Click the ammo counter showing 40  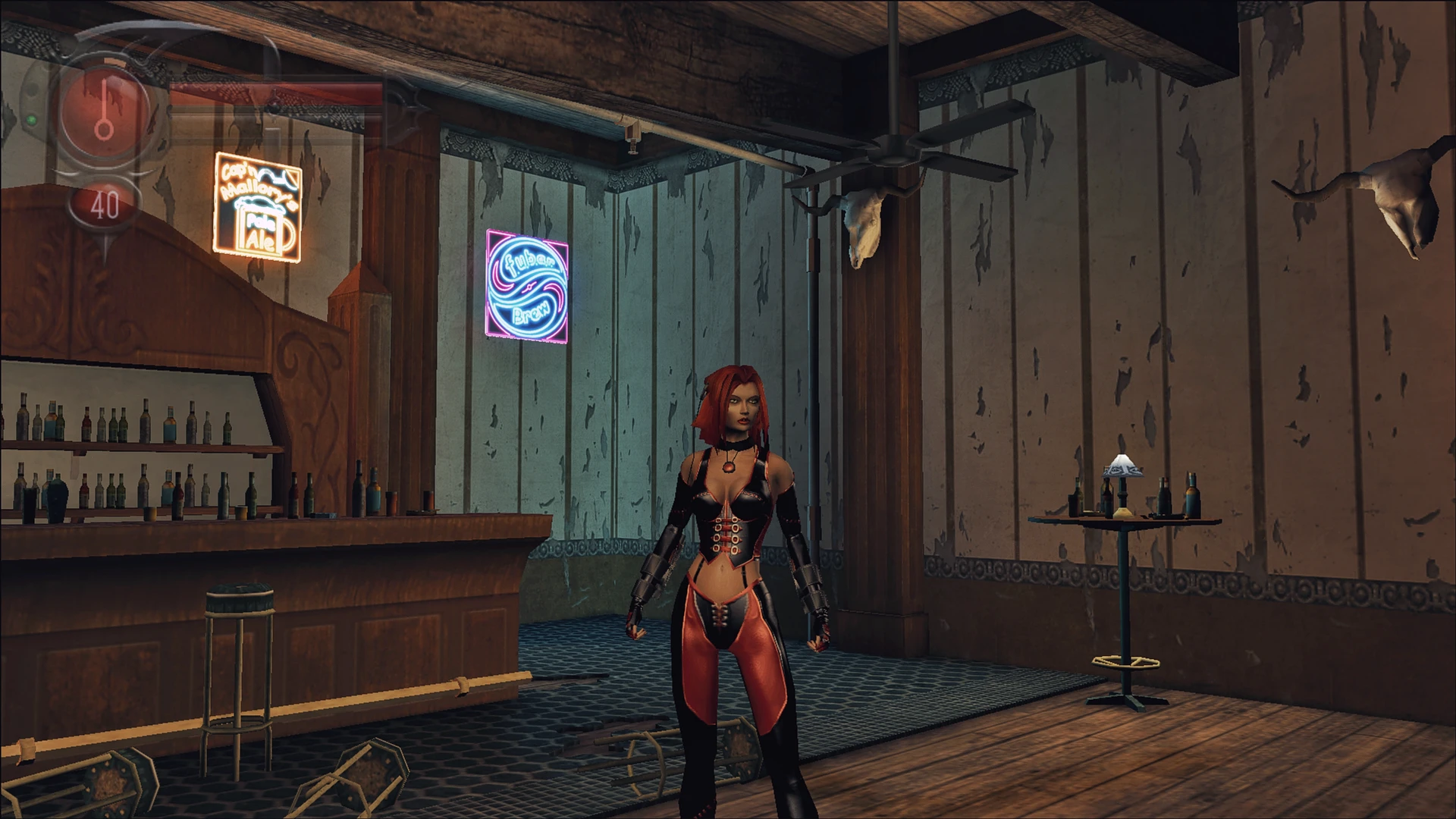point(106,203)
